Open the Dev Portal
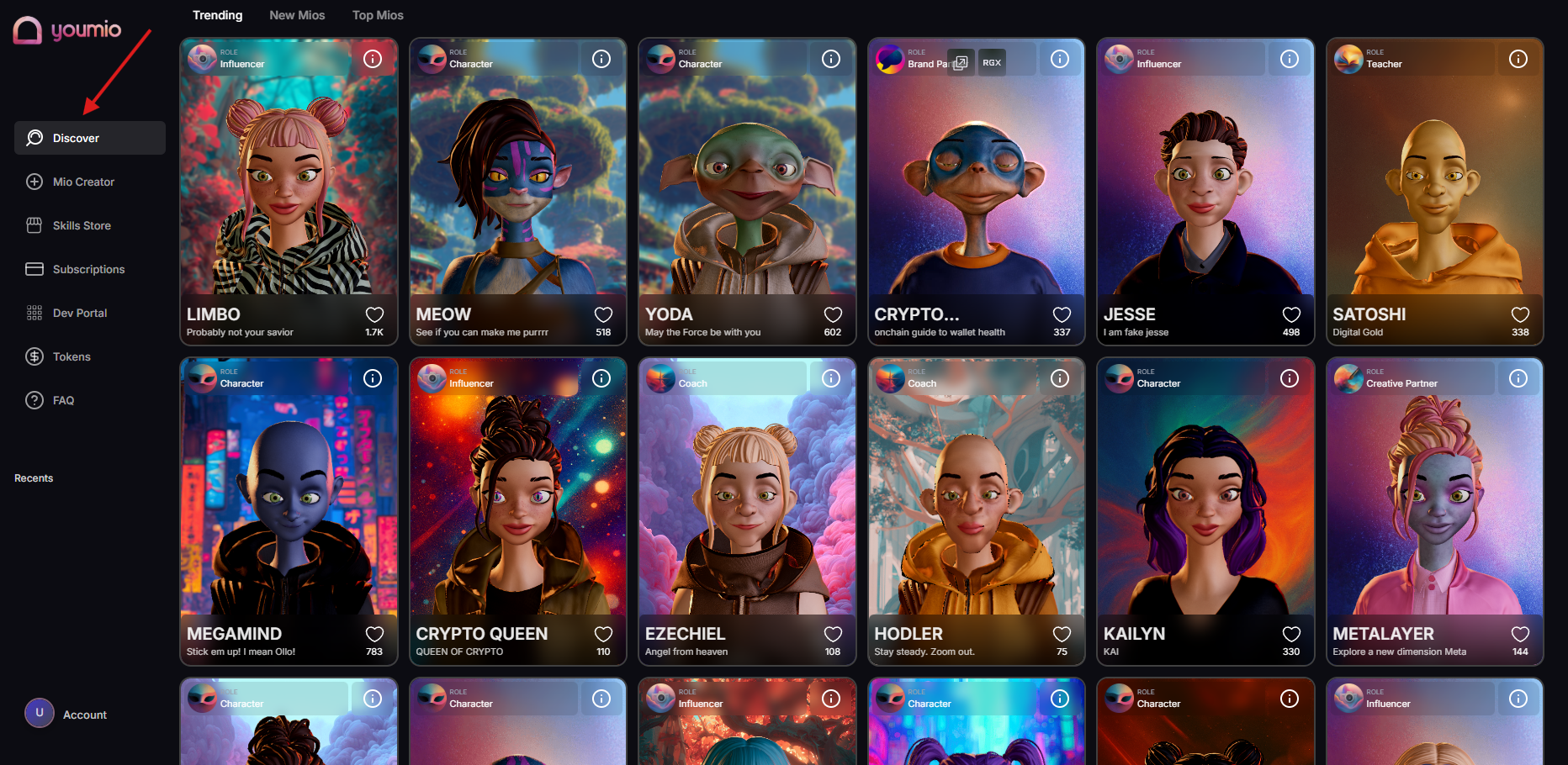Image resolution: width=1568 pixels, height=765 pixels. point(79,313)
